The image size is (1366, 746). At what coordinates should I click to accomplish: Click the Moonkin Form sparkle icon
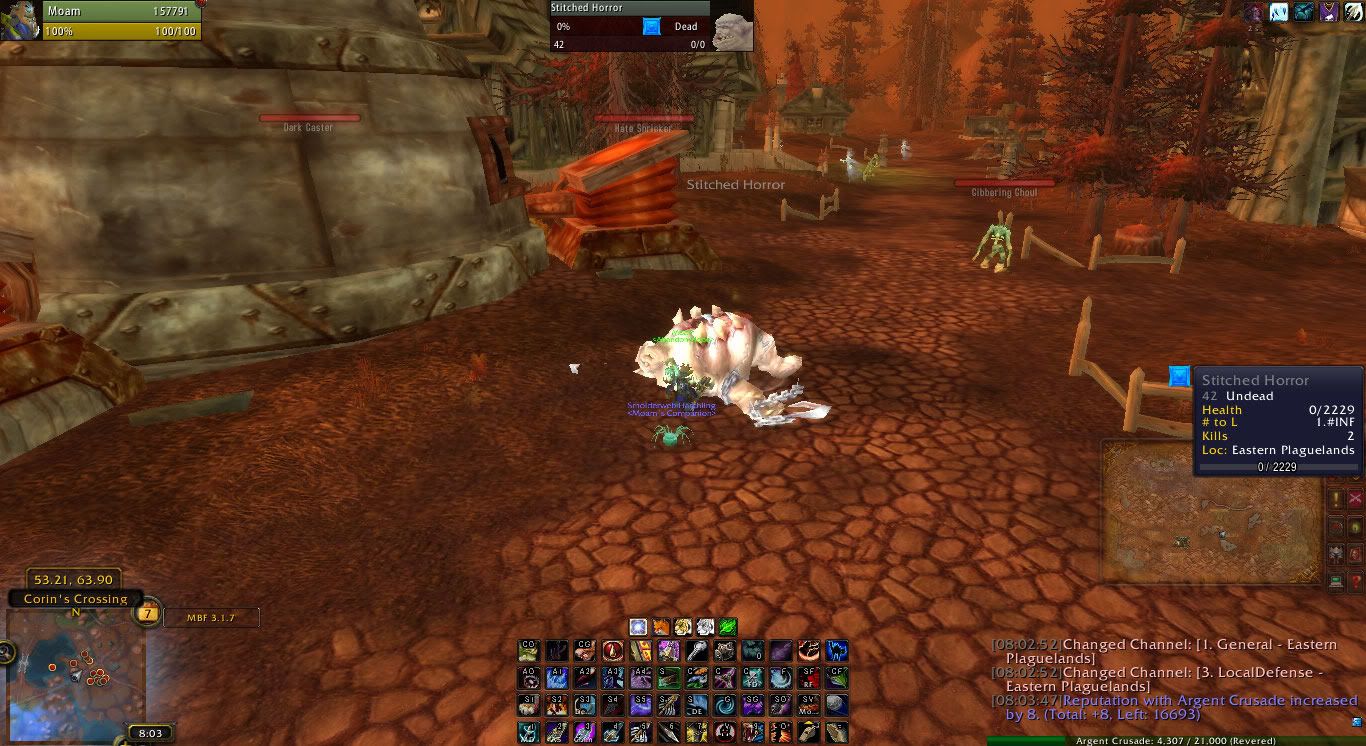[x=638, y=626]
